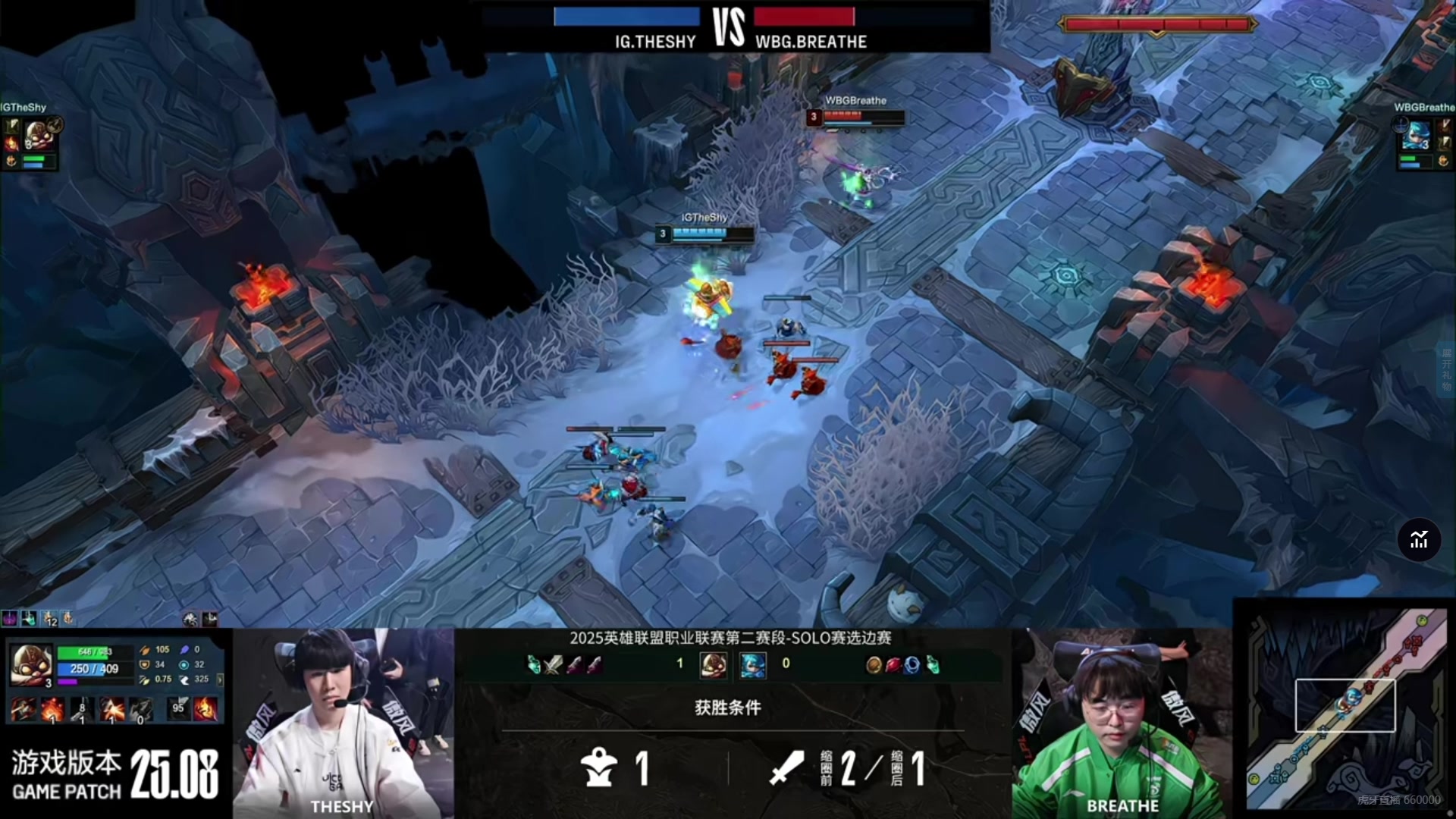
Task: Expand the champion stats panel arrow
Action: pyautogui.click(x=220, y=679)
